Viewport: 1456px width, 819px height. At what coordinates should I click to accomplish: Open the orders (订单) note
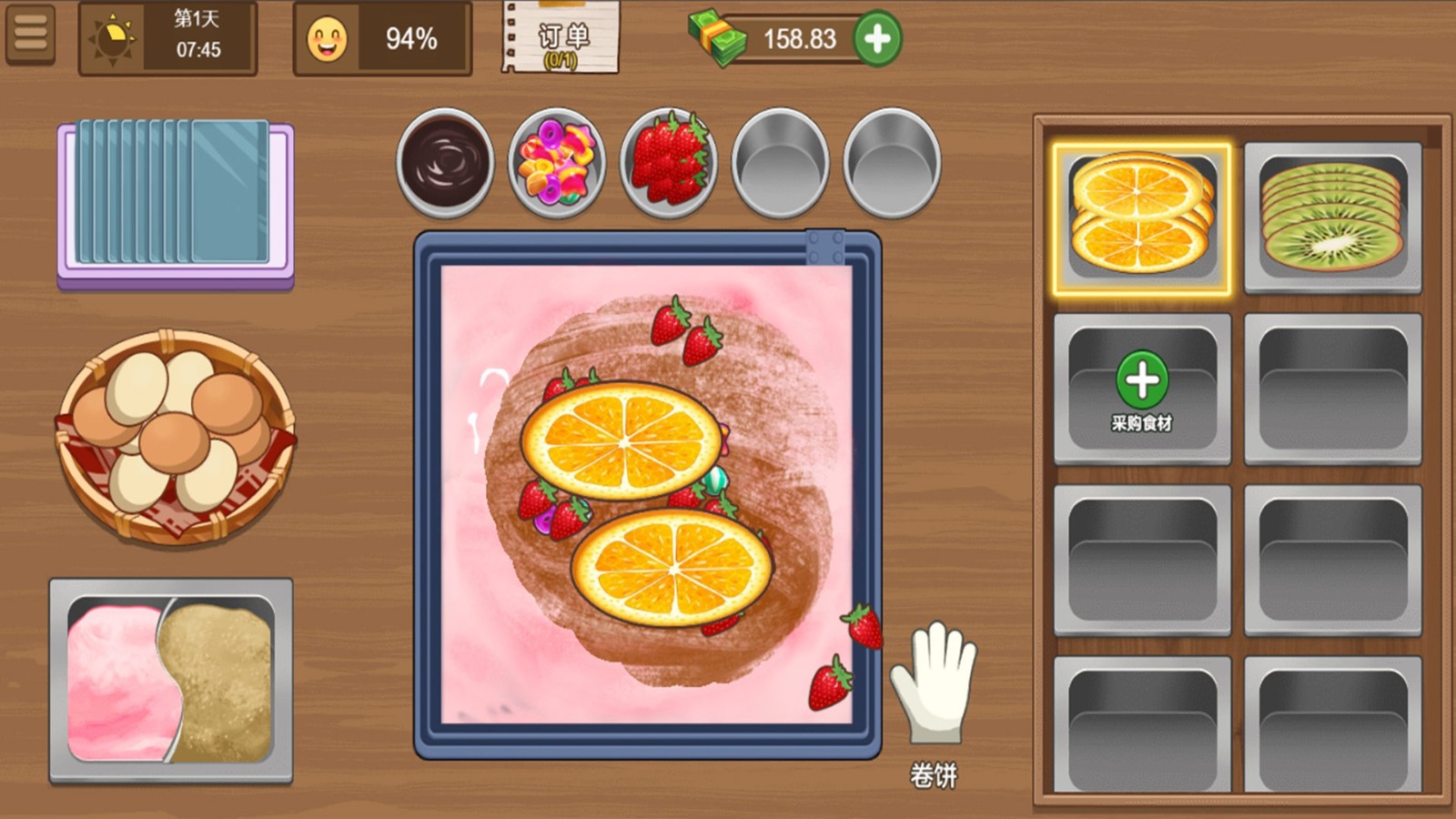561,38
